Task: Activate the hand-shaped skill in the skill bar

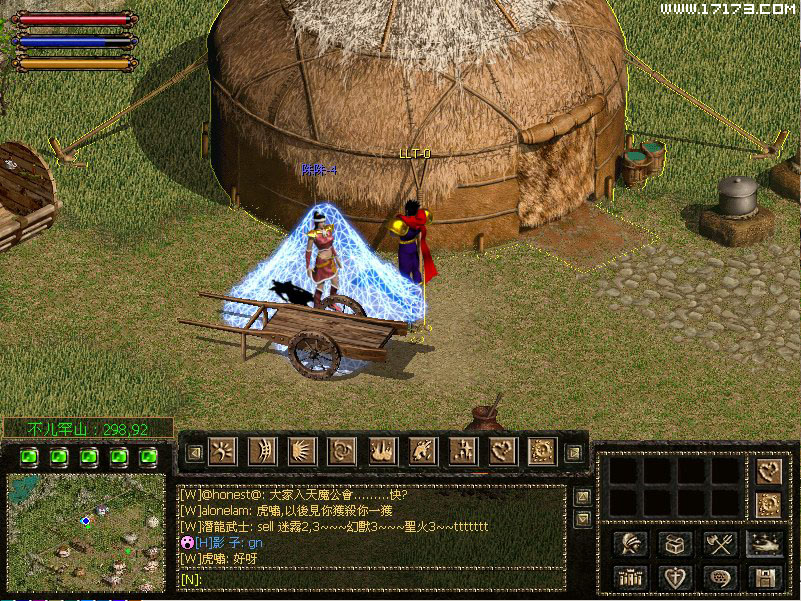Action: pos(382,452)
